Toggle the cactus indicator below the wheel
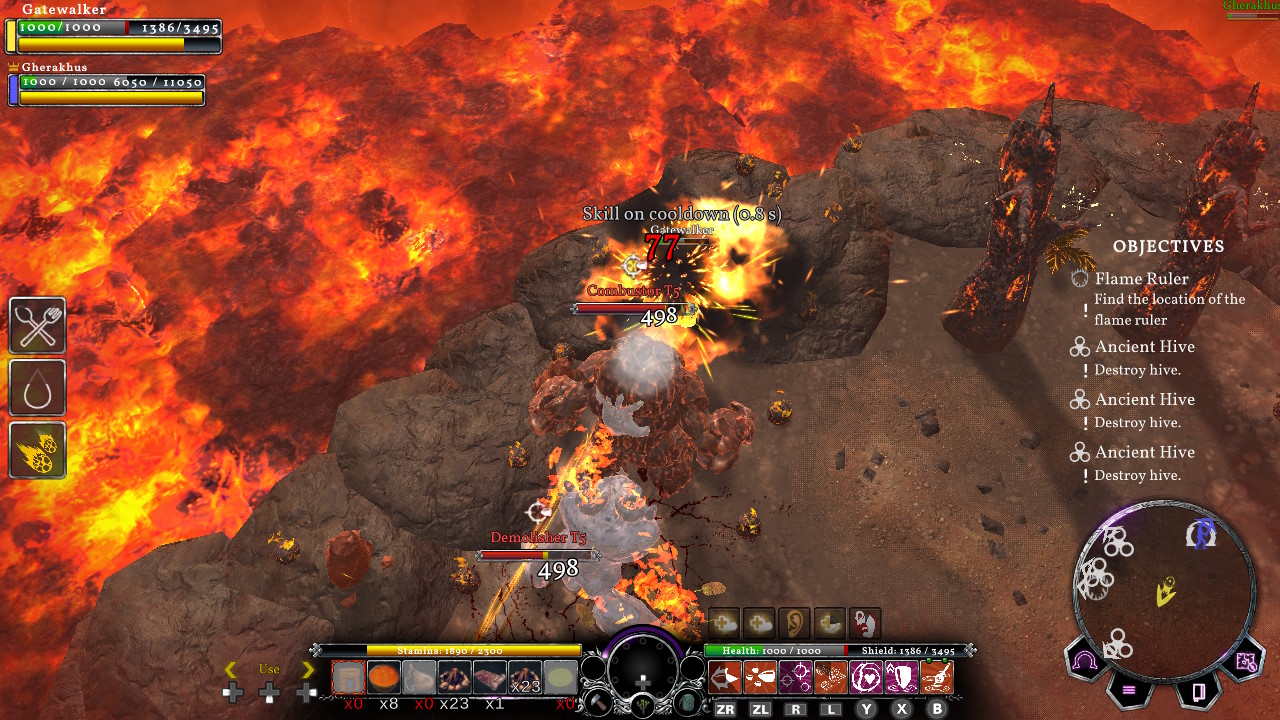This screenshot has height=720, width=1280. click(643, 703)
